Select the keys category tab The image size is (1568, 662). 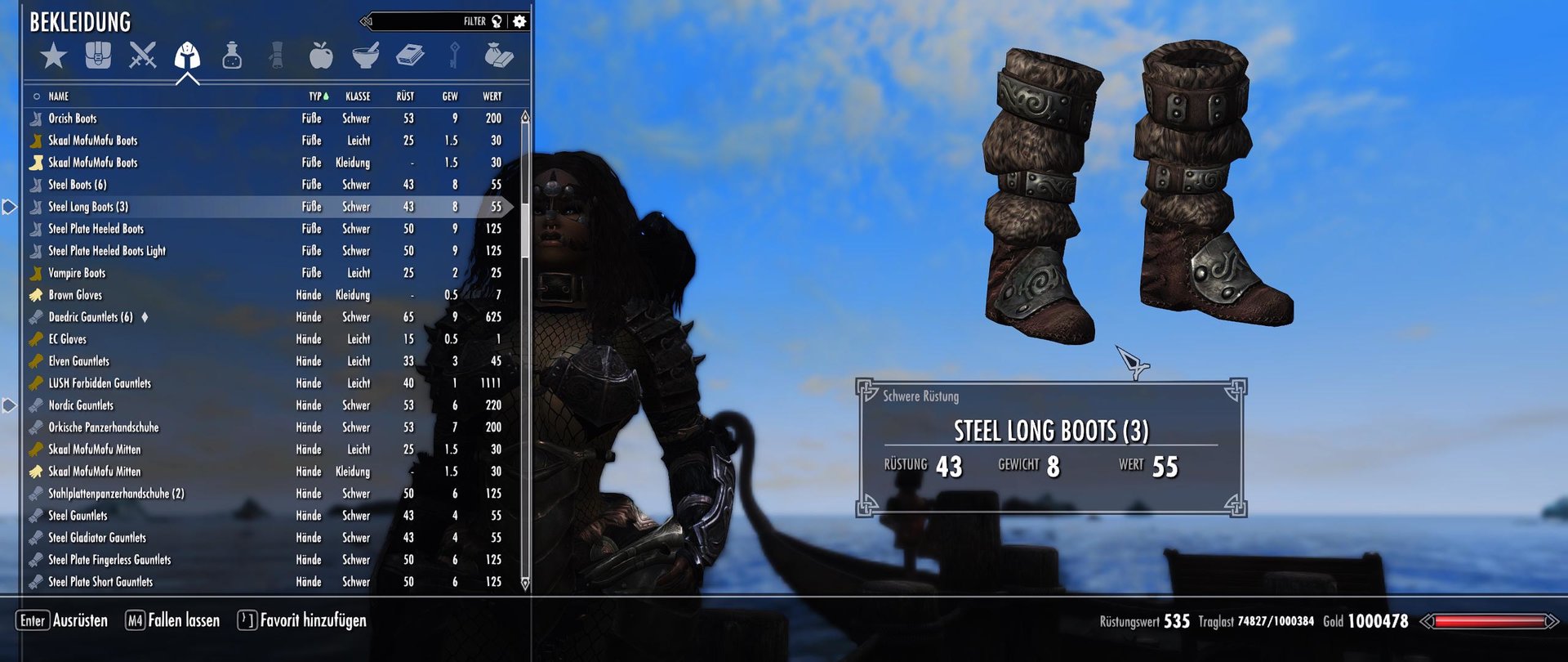pyautogui.click(x=455, y=56)
